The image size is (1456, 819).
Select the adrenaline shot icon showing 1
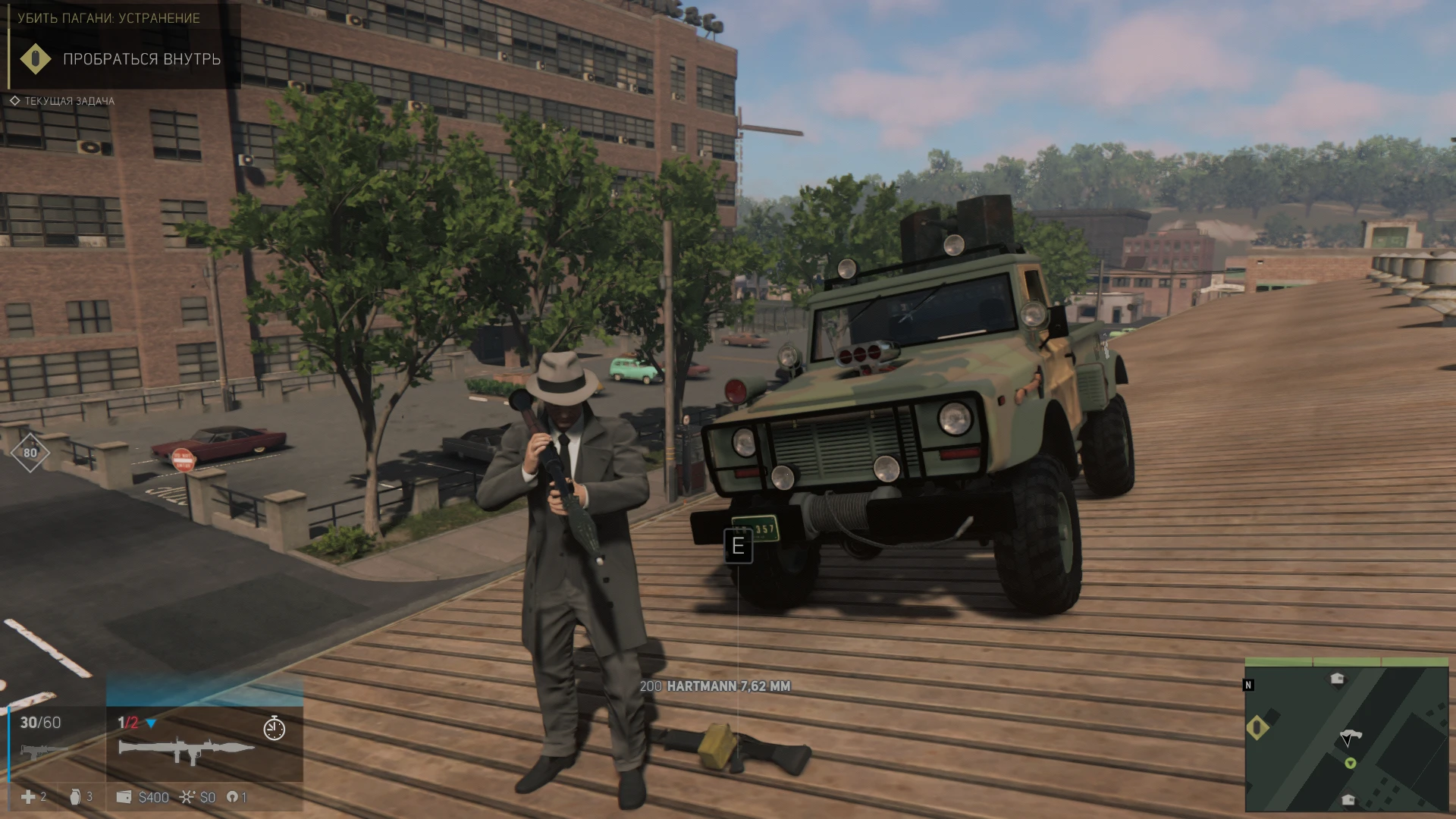pyautogui.click(x=234, y=797)
